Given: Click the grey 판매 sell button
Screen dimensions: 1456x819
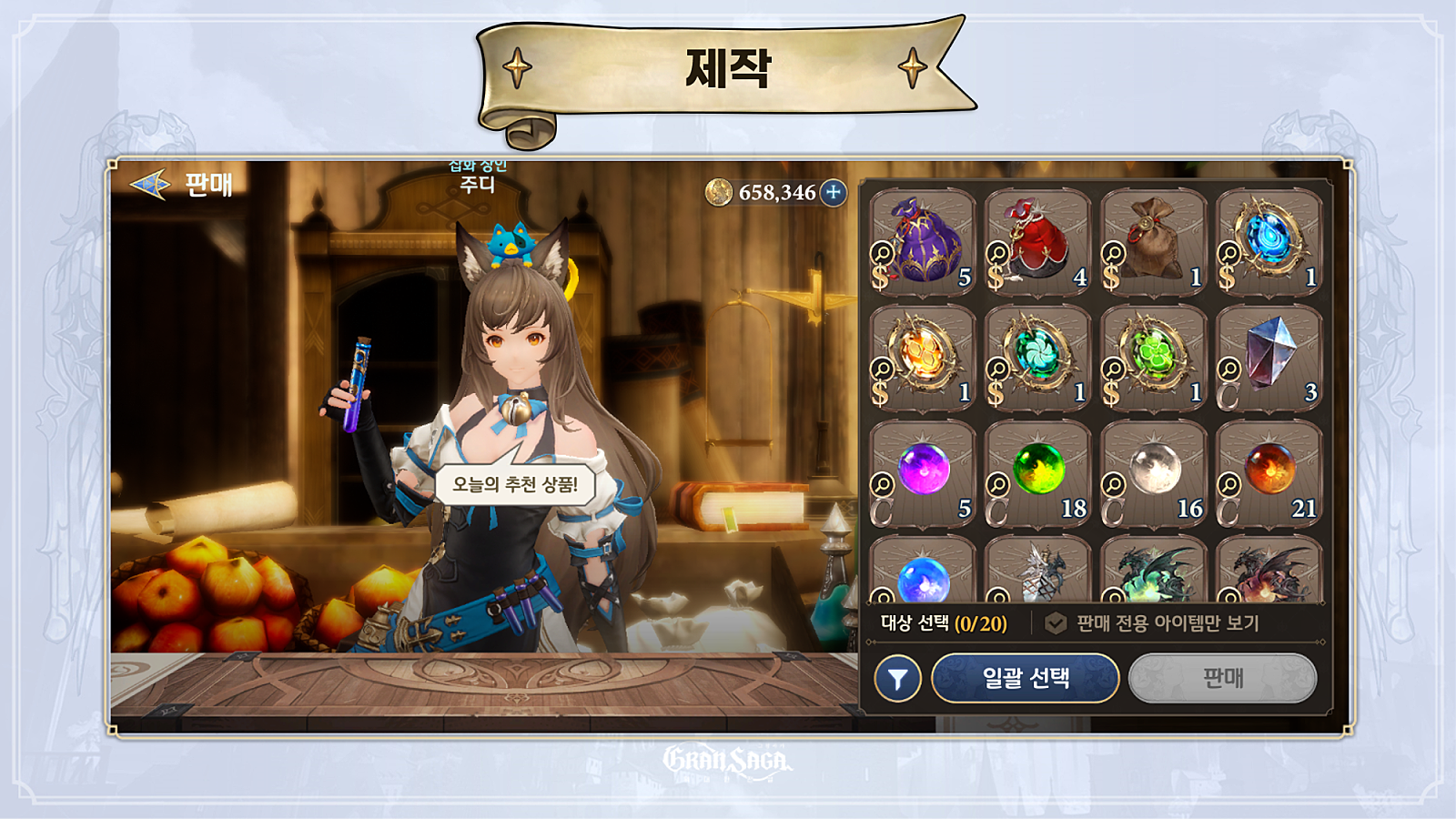Looking at the screenshot, I should 1222,678.
